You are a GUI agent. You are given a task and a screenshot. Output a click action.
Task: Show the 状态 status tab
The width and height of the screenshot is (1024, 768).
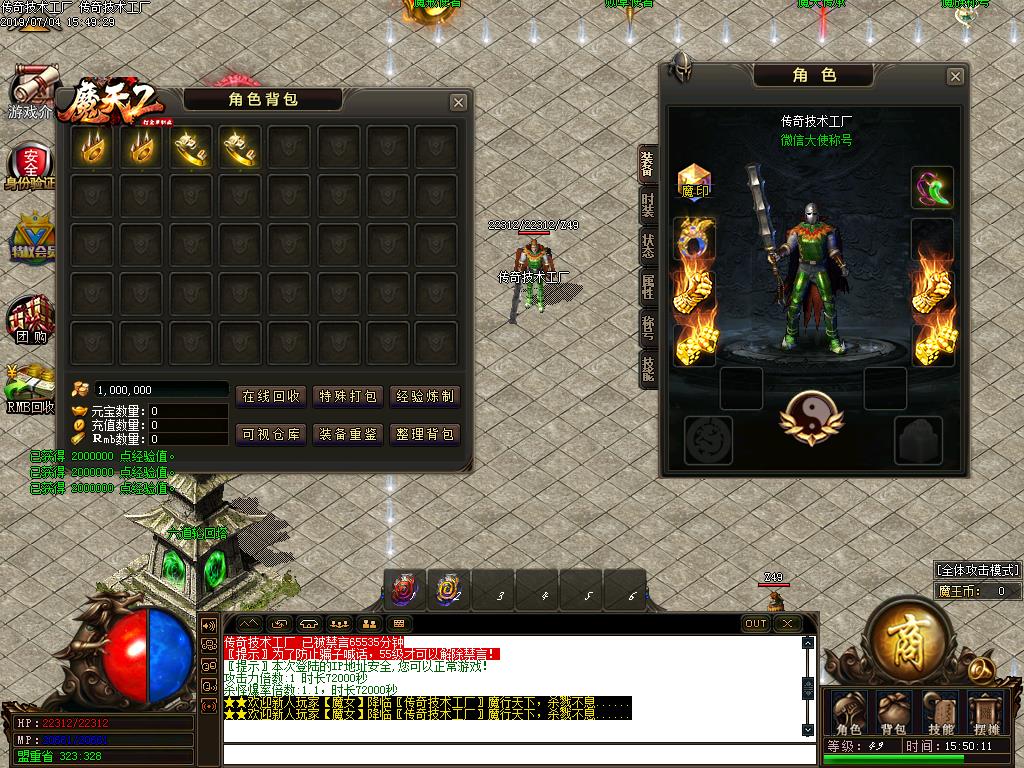click(x=648, y=247)
